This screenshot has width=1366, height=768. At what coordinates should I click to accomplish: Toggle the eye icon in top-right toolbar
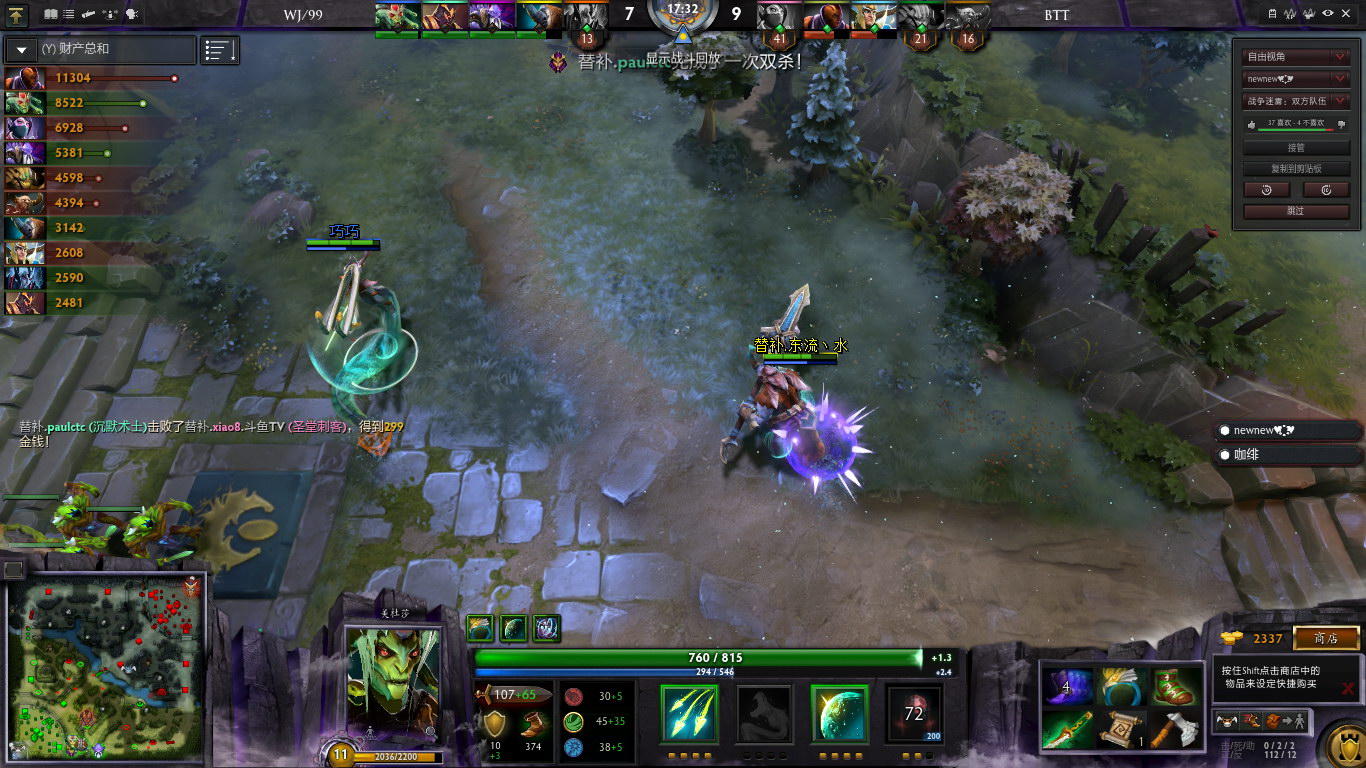click(x=1327, y=14)
